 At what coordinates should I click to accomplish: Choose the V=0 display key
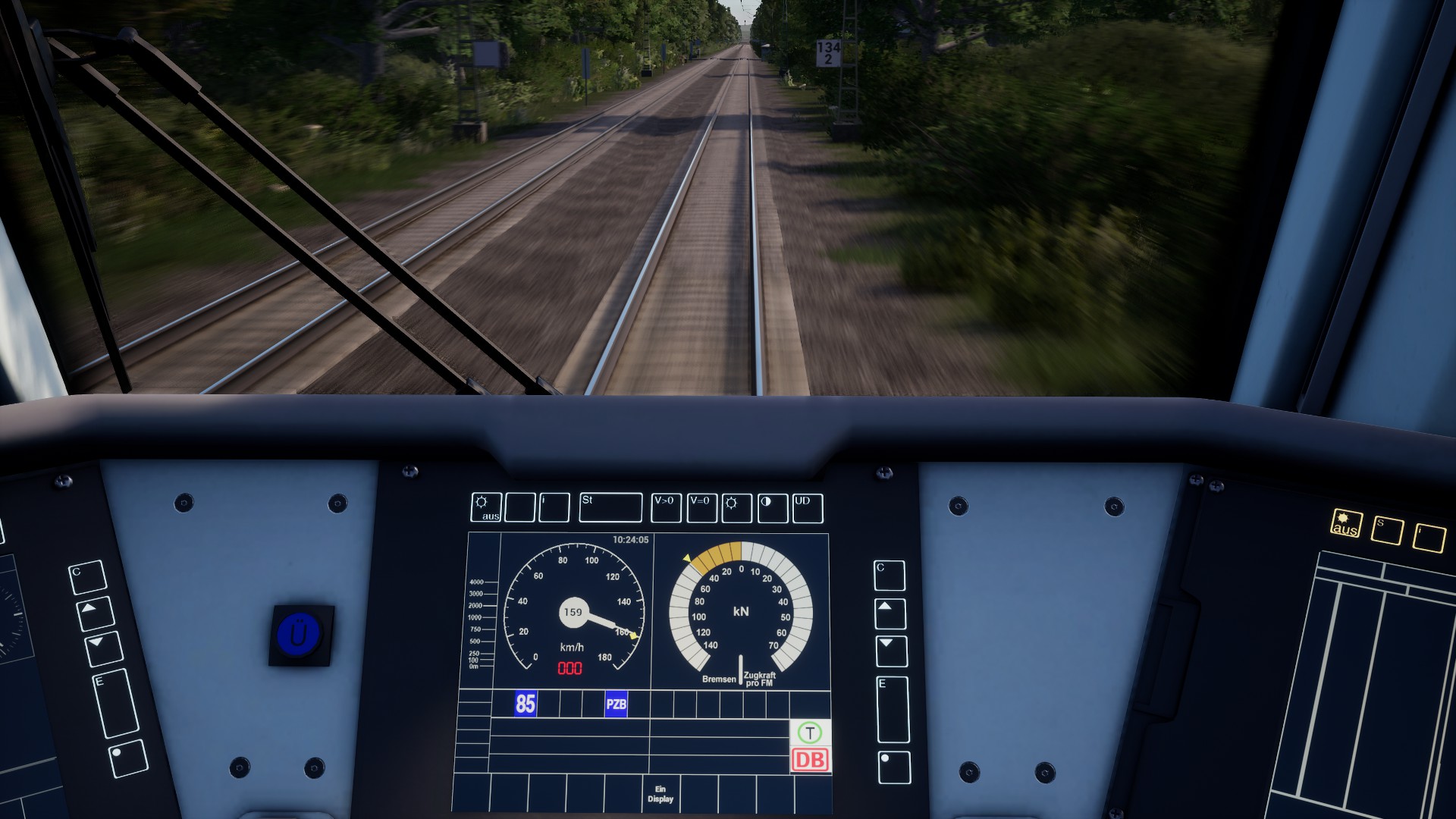701,508
